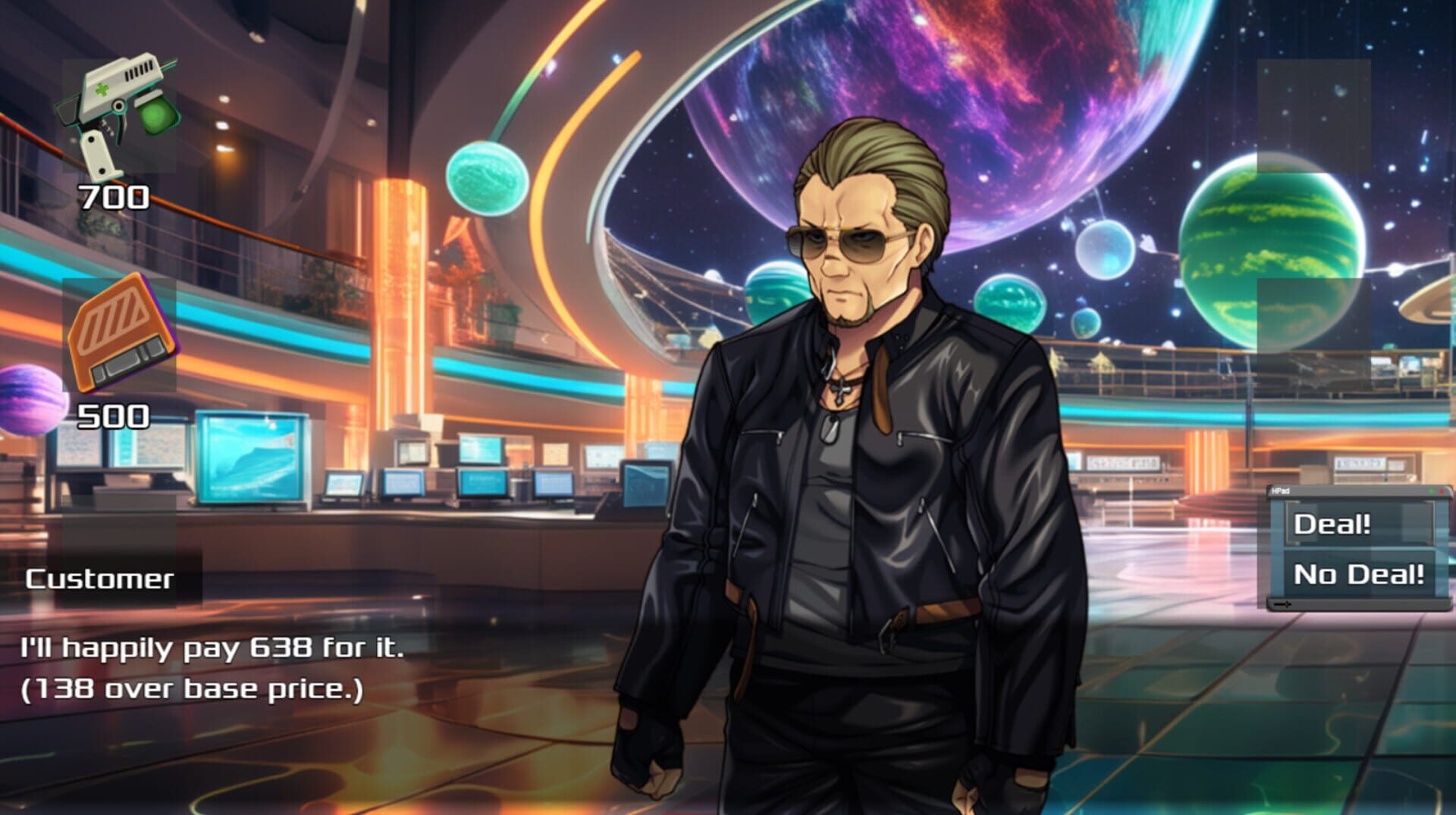Toggle the green status light on the HPad header
1456x815 pixels.
click(x=1431, y=491)
